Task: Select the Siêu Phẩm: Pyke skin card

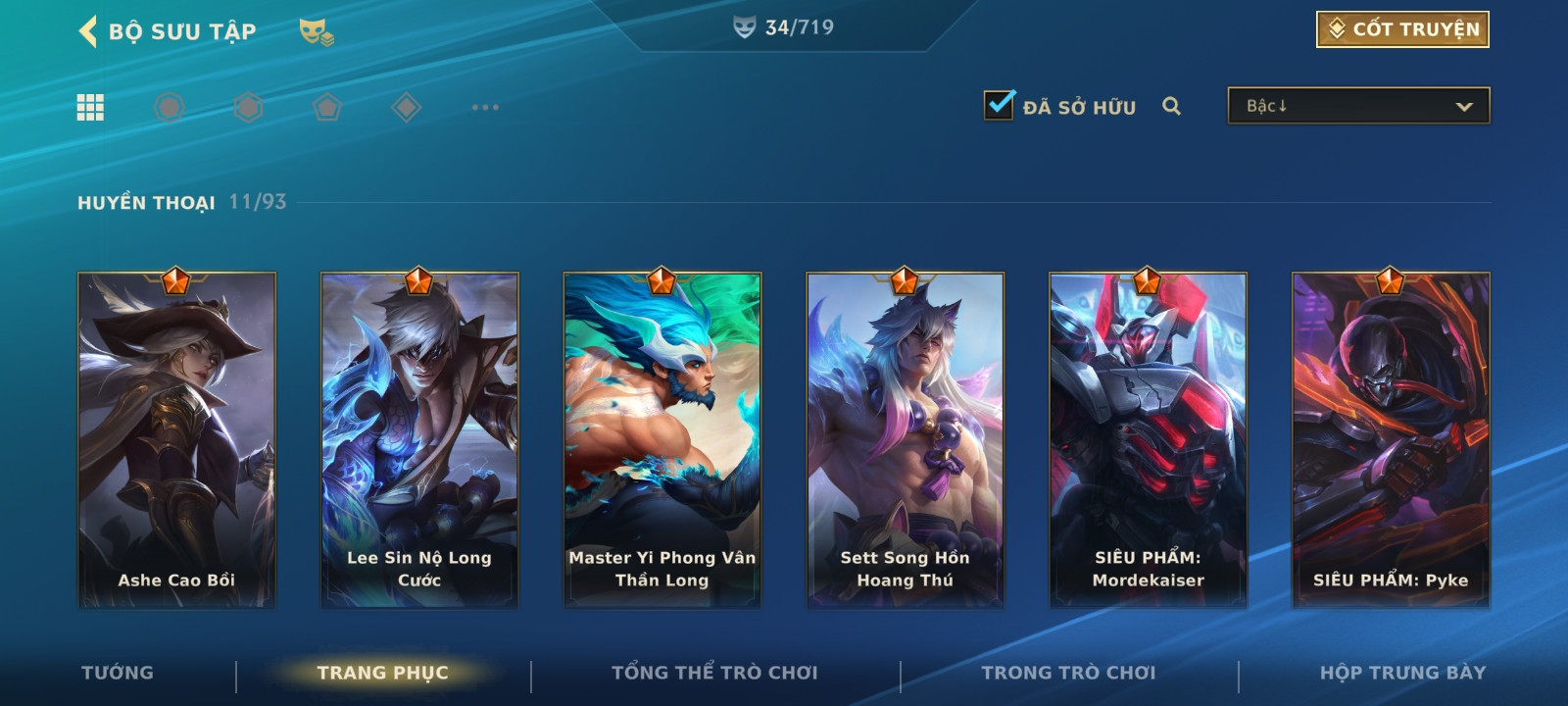Action: 1391,439
